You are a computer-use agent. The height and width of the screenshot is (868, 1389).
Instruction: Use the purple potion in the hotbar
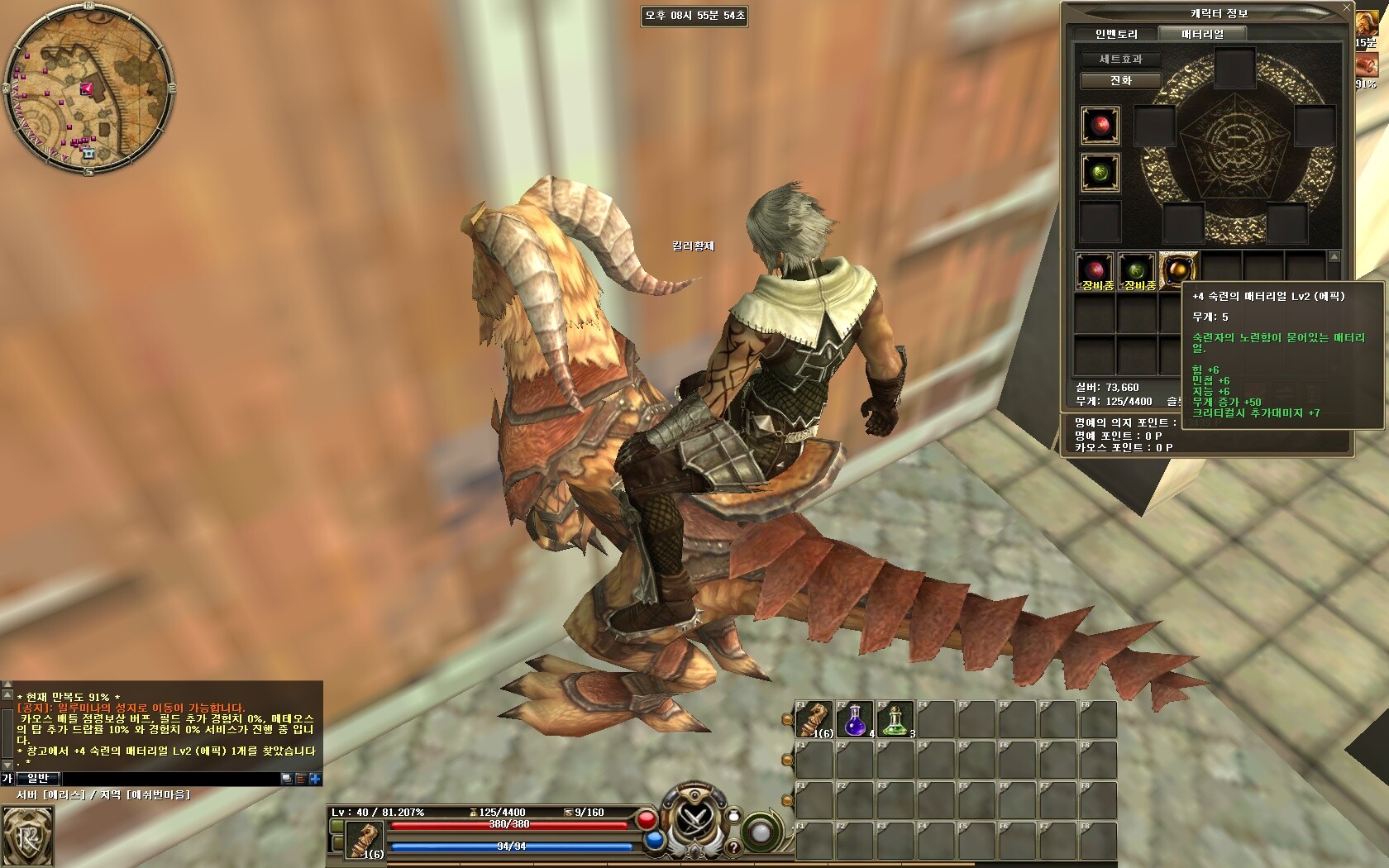(855, 719)
